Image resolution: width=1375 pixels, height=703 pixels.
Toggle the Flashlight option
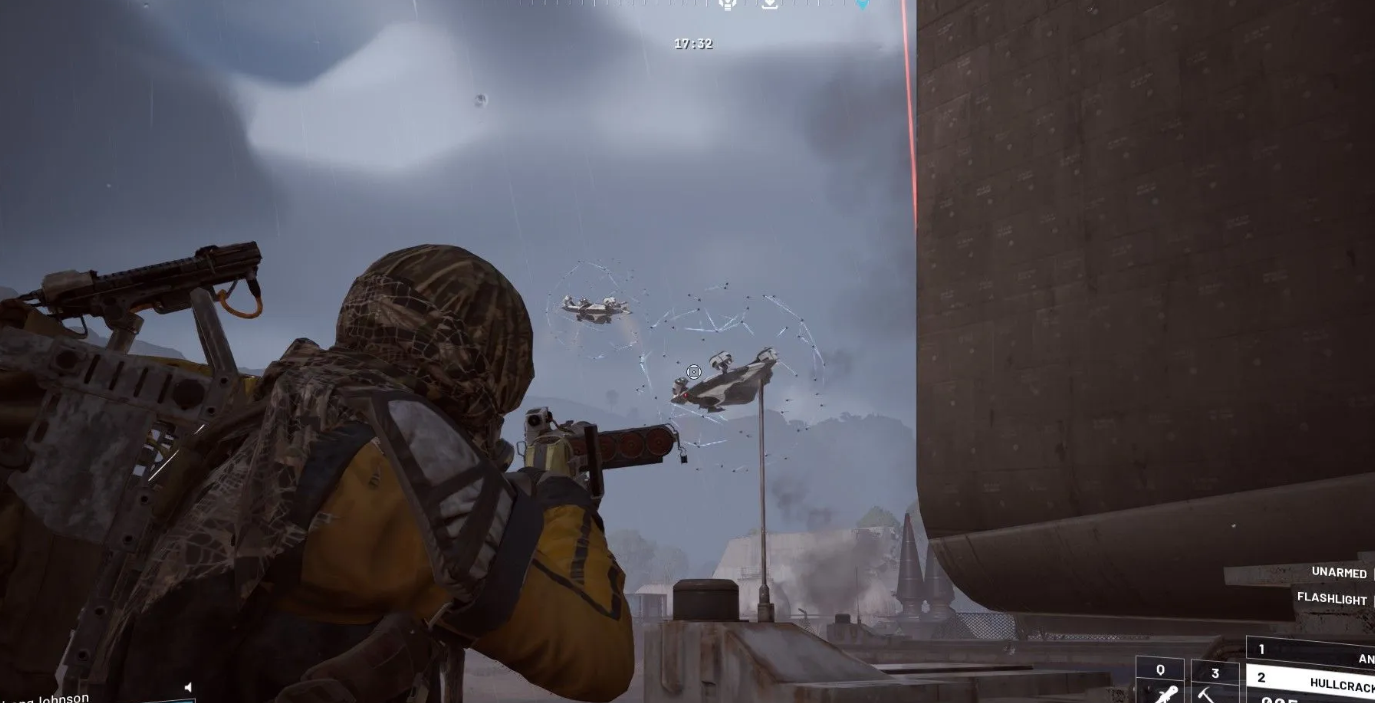coord(1332,598)
